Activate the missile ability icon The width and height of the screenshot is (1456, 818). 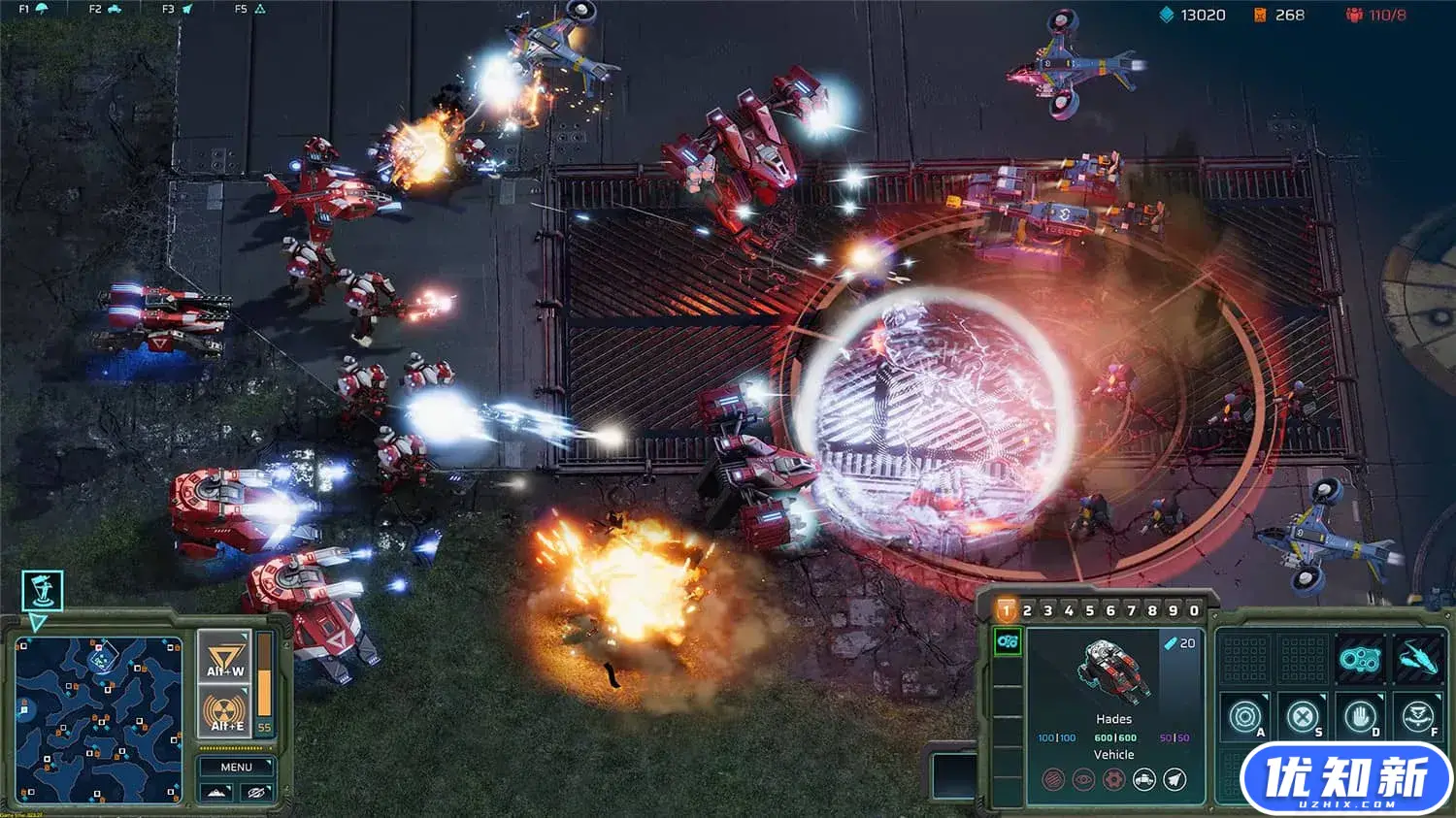[1419, 659]
